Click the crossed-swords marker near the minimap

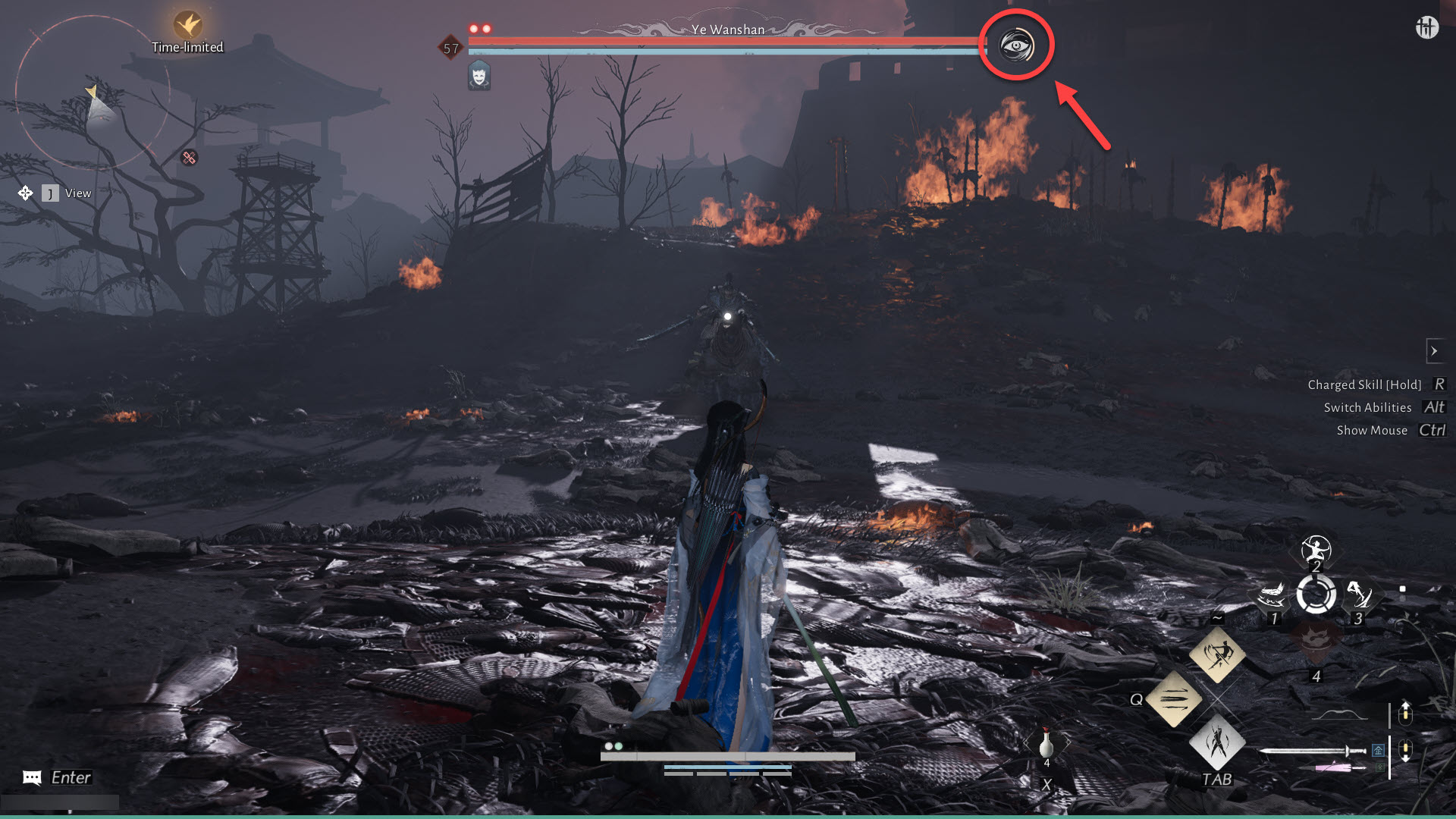pos(189,158)
